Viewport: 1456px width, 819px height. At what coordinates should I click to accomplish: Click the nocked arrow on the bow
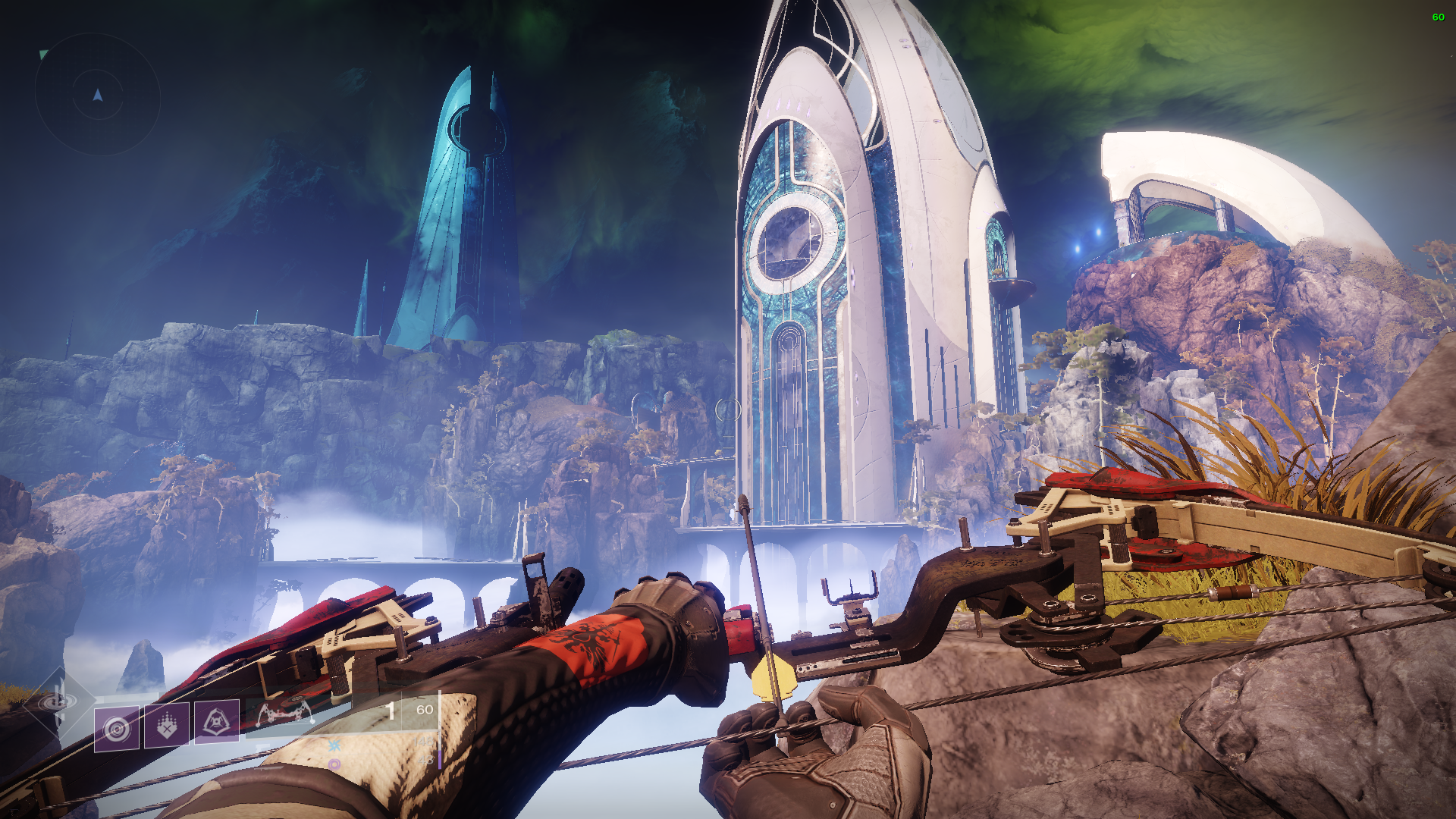pyautogui.click(x=761, y=599)
